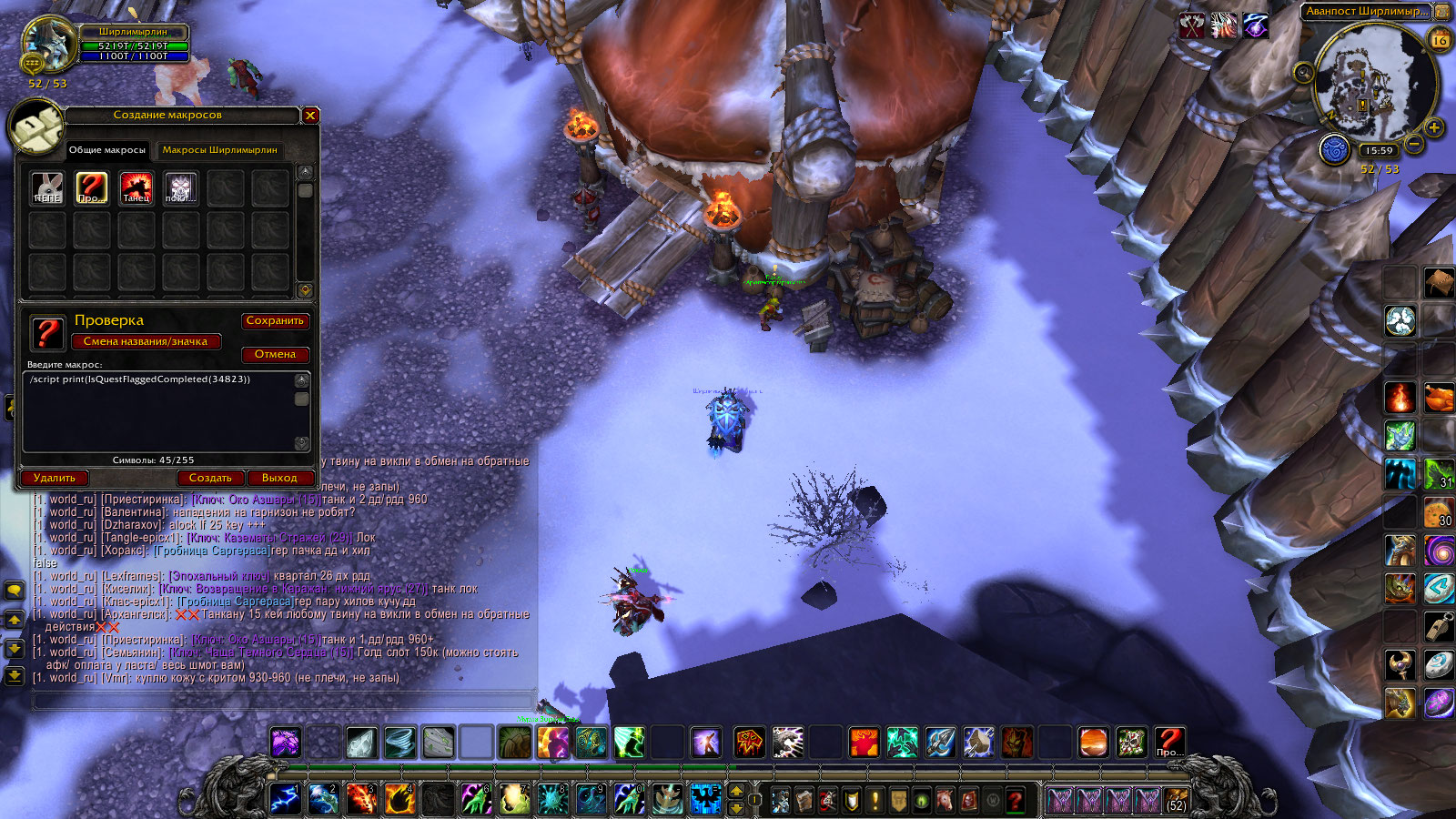Click into the macro text input box
Screen dimensions: 1456x819
tap(159, 411)
